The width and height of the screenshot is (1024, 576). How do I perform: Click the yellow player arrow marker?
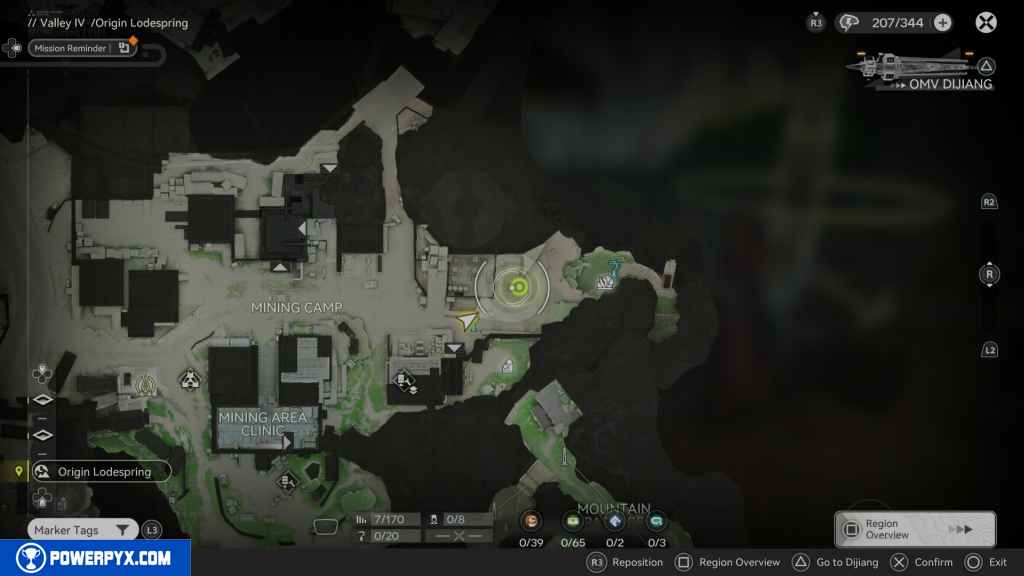[x=466, y=319]
